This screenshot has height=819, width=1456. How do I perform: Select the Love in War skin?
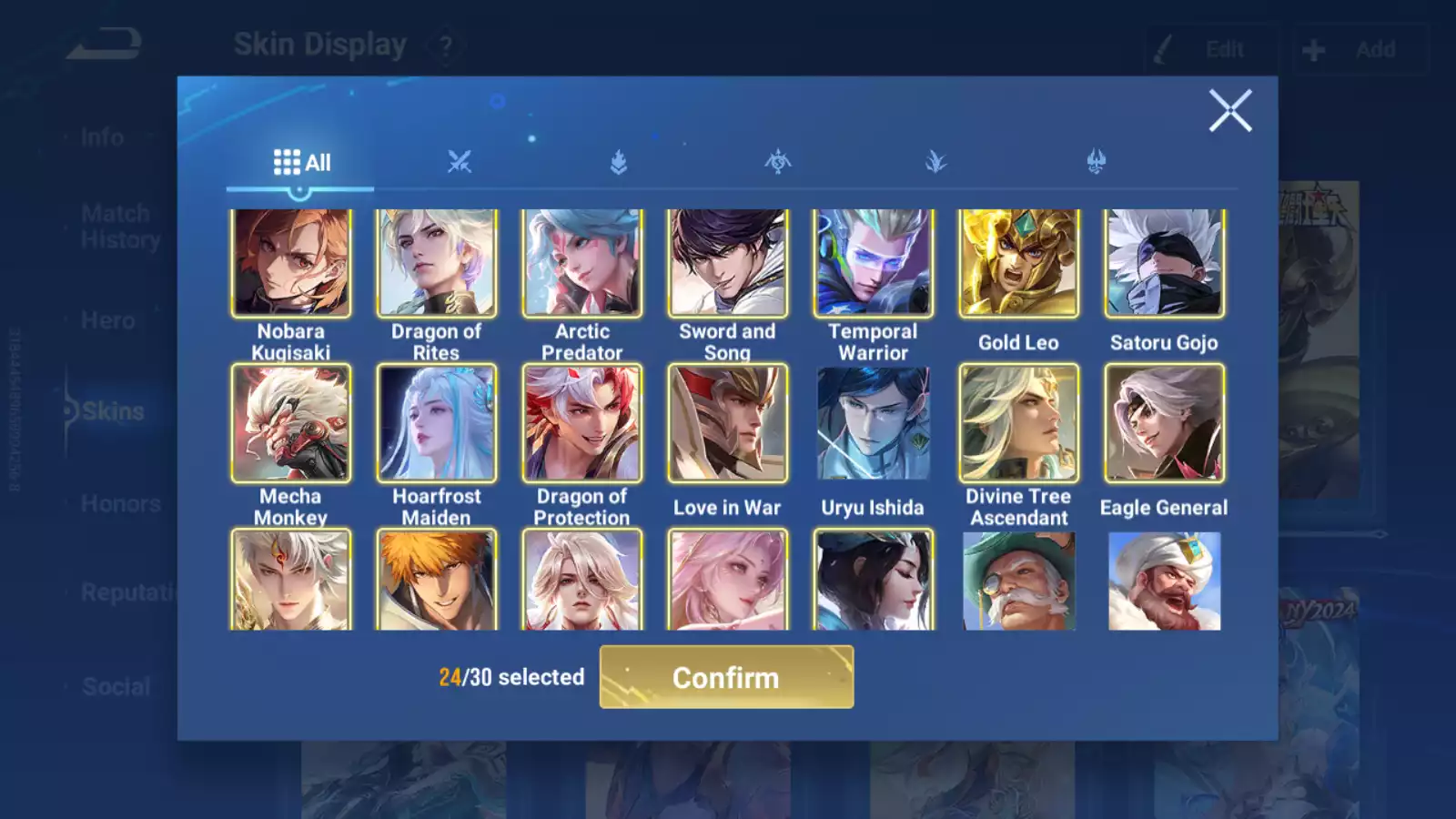[728, 423]
